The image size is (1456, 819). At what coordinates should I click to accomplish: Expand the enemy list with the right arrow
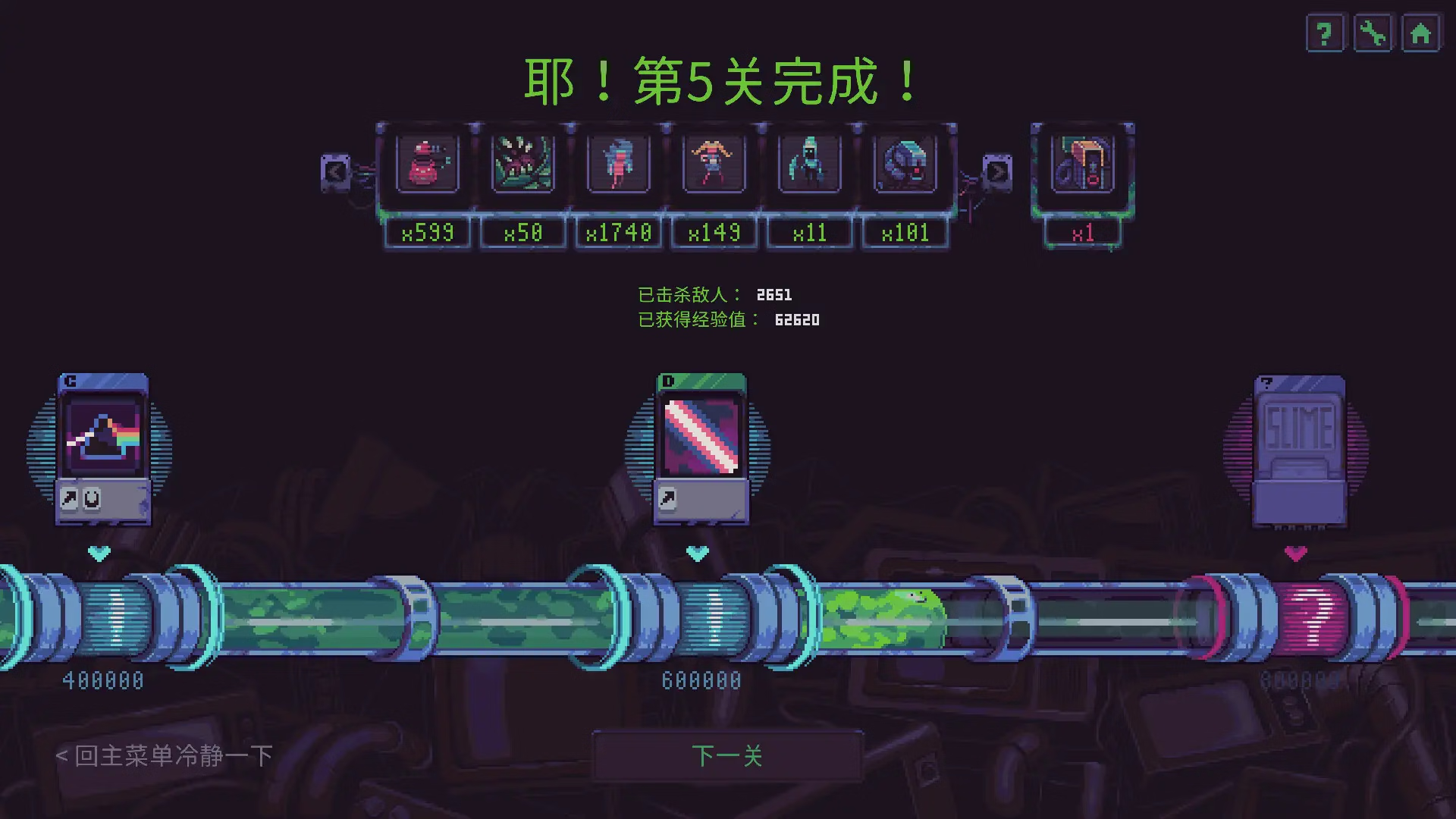coord(996,171)
